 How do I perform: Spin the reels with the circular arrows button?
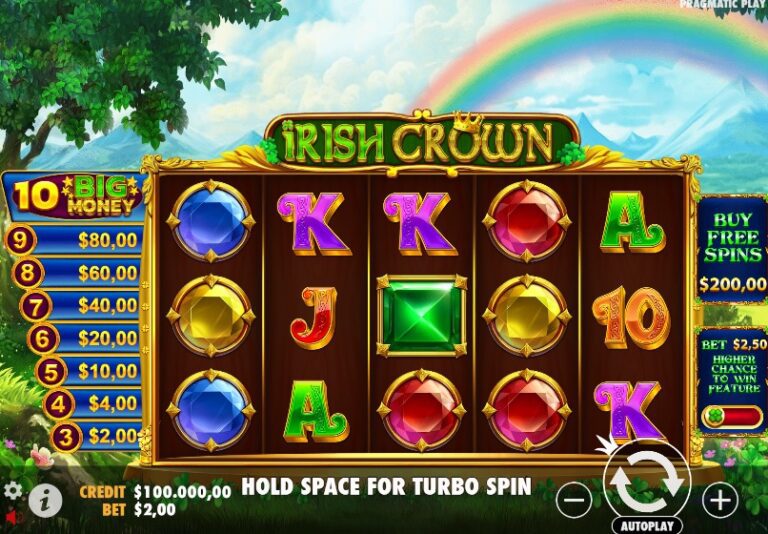(647, 478)
